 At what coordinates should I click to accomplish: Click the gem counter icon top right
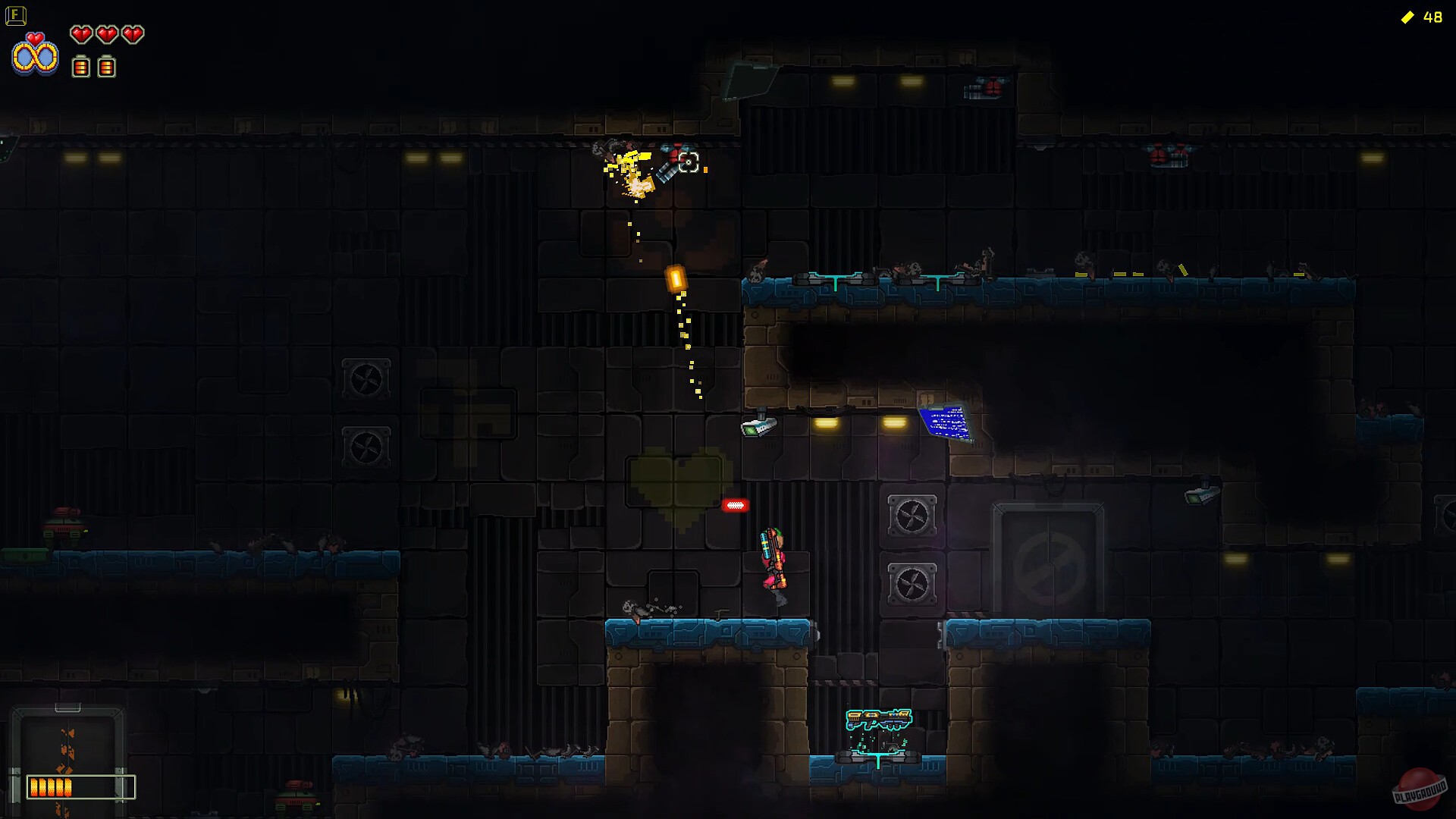click(x=1408, y=15)
